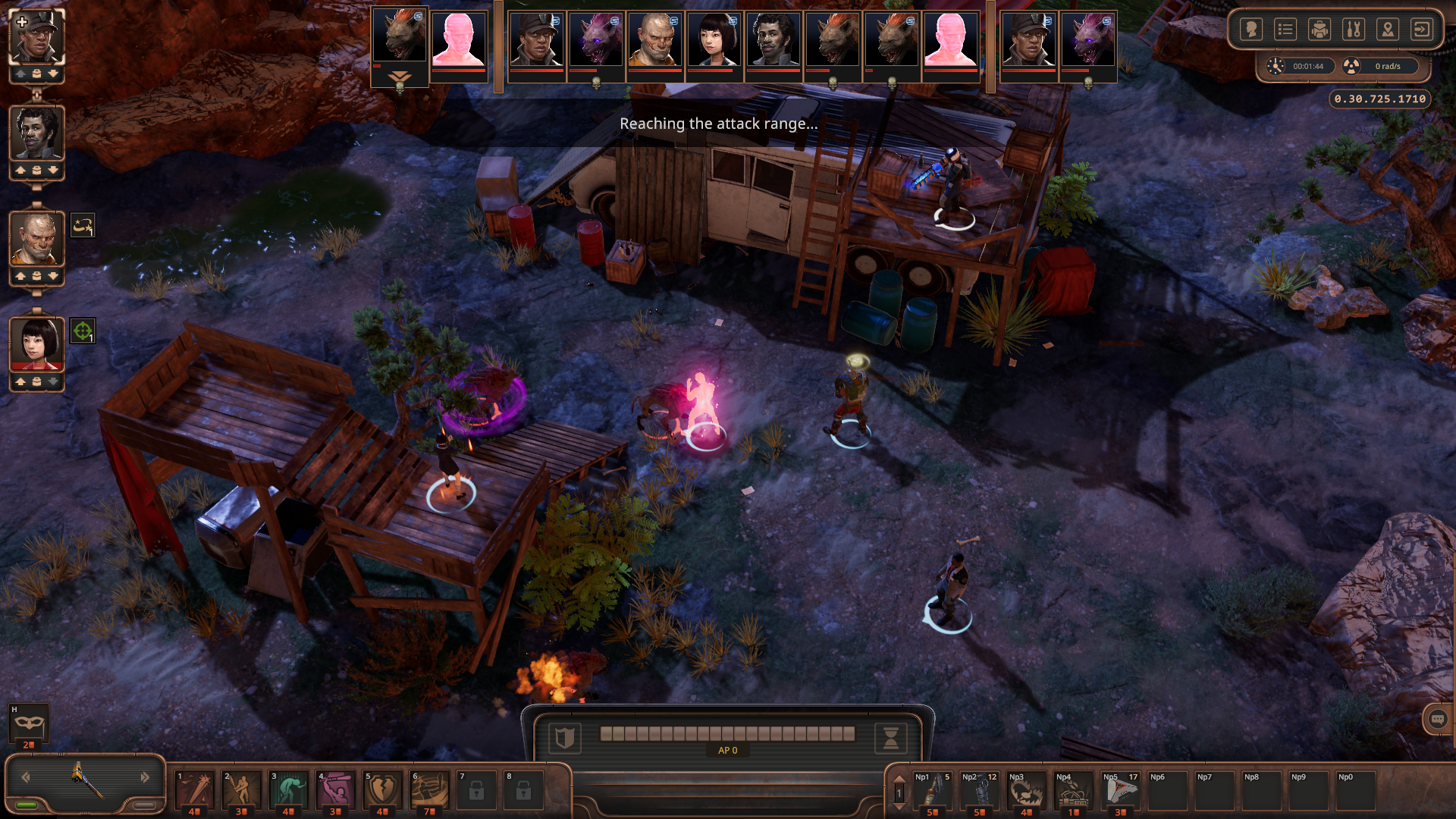Click the exit door icon
This screenshot has height=819, width=1456.
tap(1422, 30)
